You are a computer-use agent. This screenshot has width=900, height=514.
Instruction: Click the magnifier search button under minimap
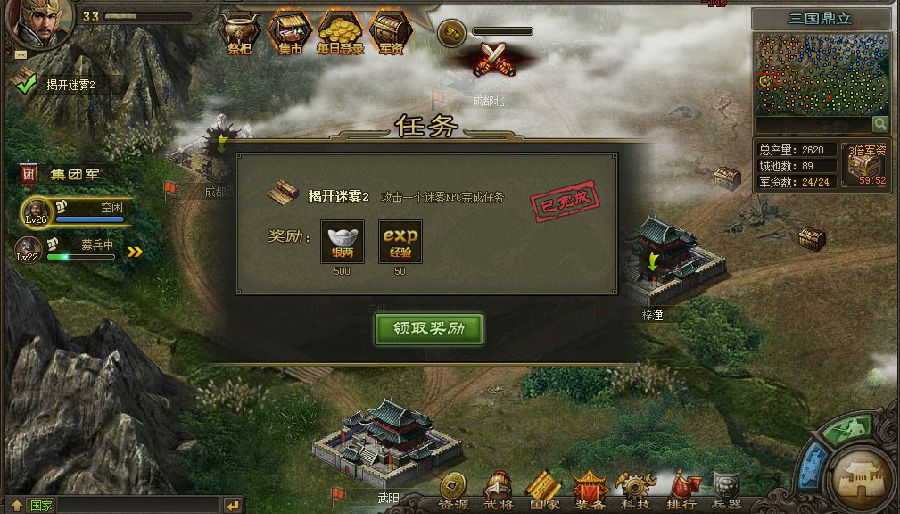tap(879, 124)
